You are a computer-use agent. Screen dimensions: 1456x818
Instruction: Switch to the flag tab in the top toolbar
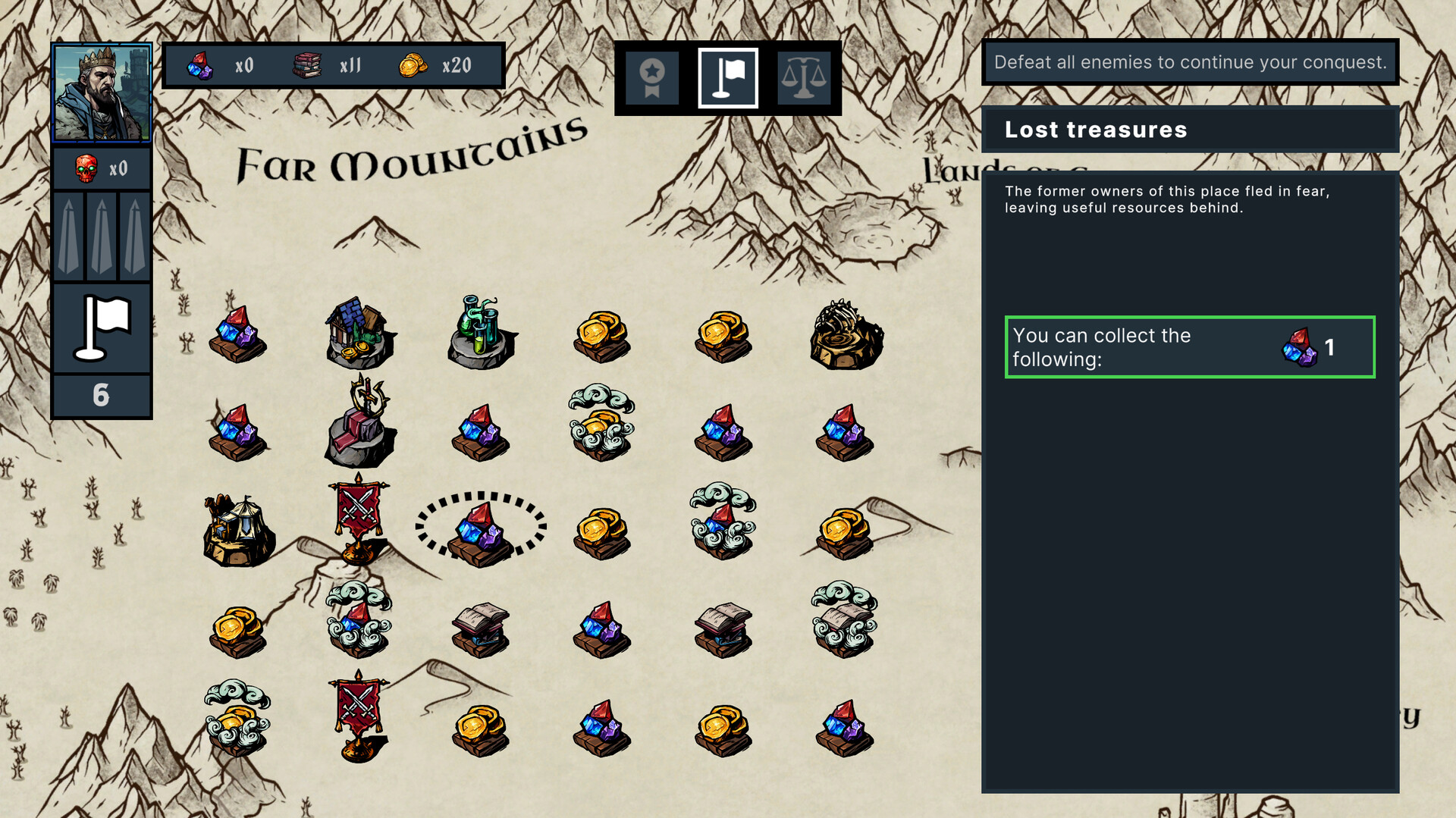pyautogui.click(x=728, y=78)
